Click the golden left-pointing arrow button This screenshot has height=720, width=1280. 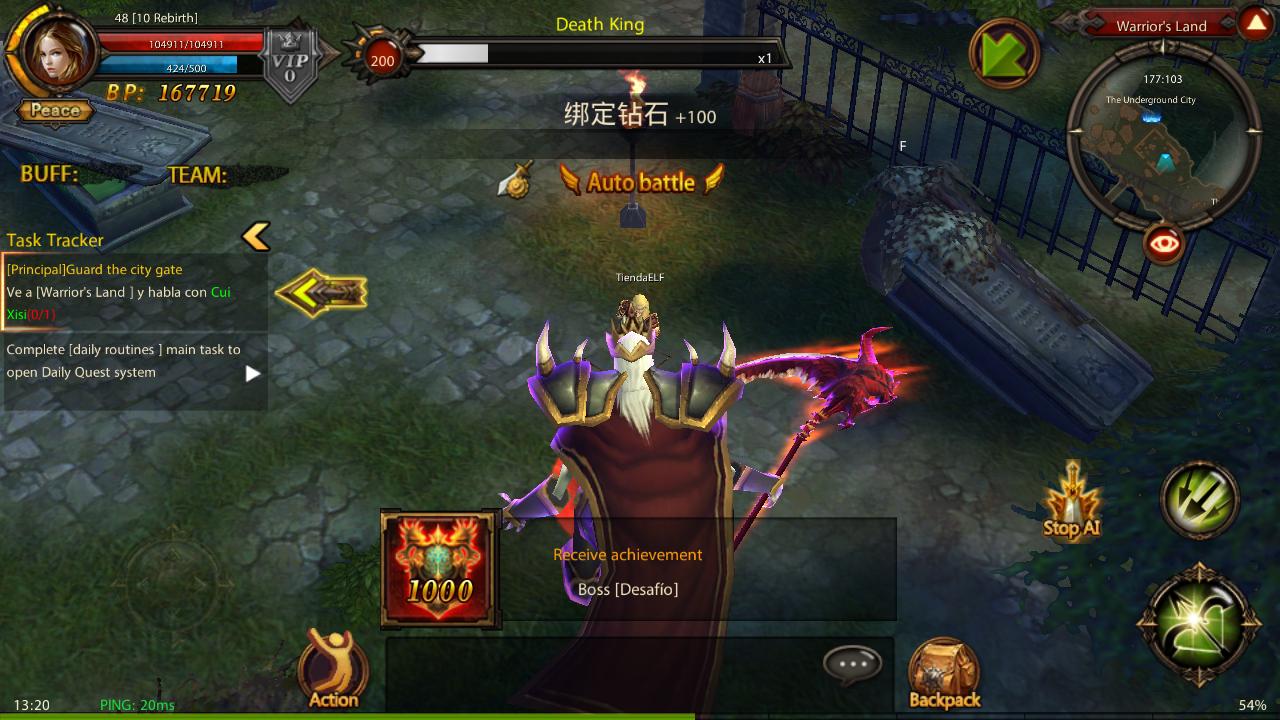pos(321,293)
